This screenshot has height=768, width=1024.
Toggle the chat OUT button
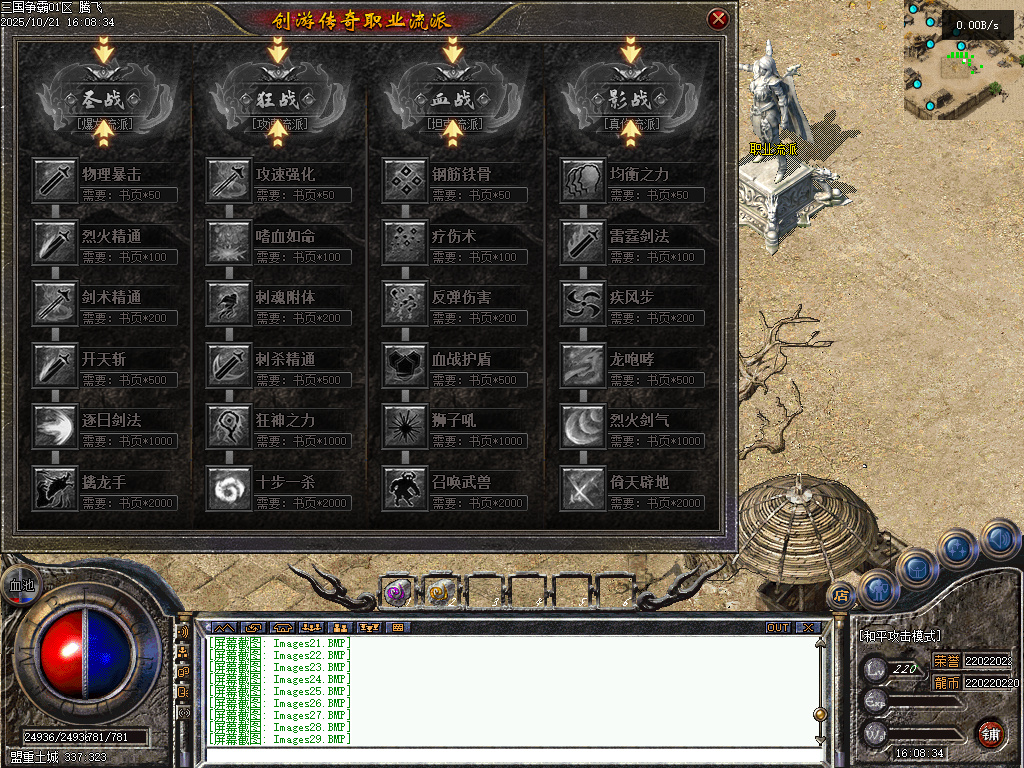tap(778, 628)
